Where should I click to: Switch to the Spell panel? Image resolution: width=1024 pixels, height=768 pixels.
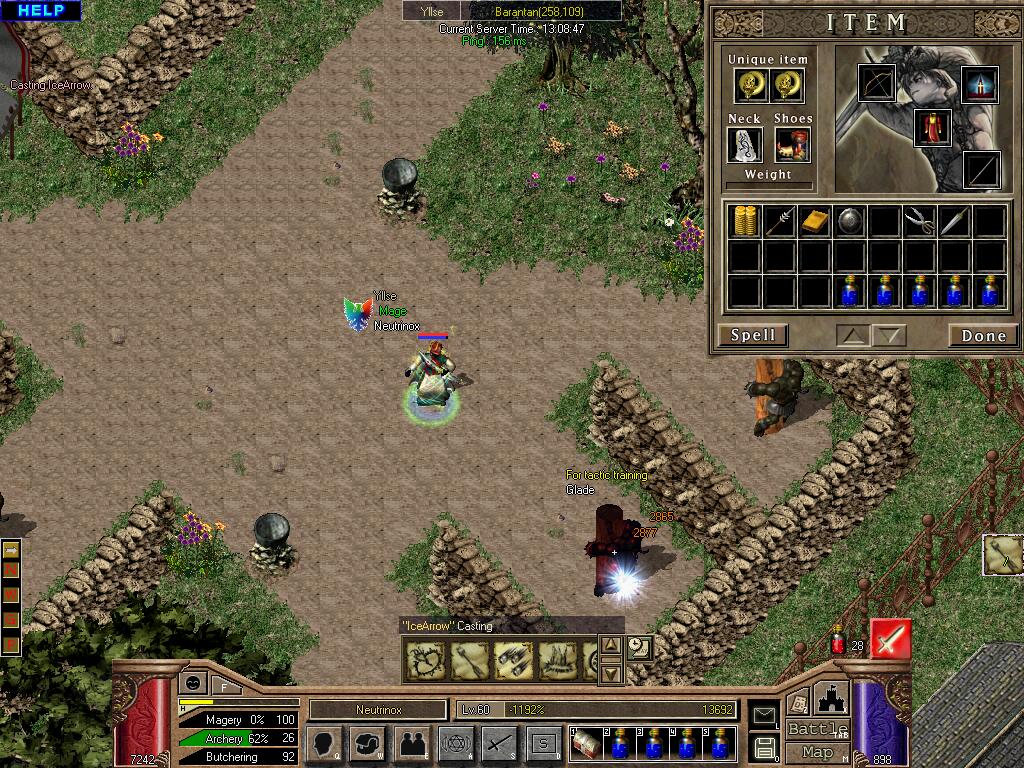pyautogui.click(x=752, y=335)
